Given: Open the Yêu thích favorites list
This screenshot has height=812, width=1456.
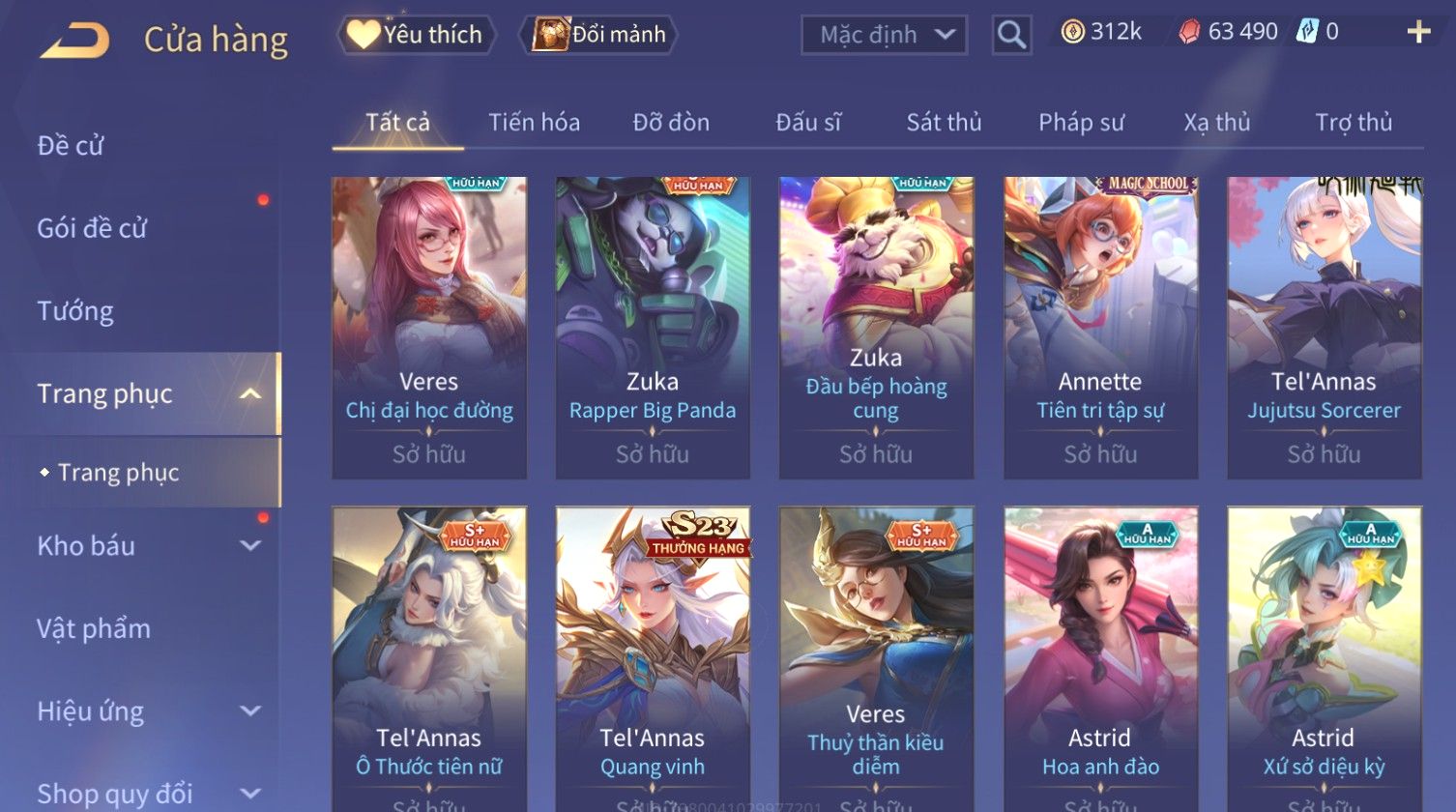Looking at the screenshot, I should tap(416, 35).
